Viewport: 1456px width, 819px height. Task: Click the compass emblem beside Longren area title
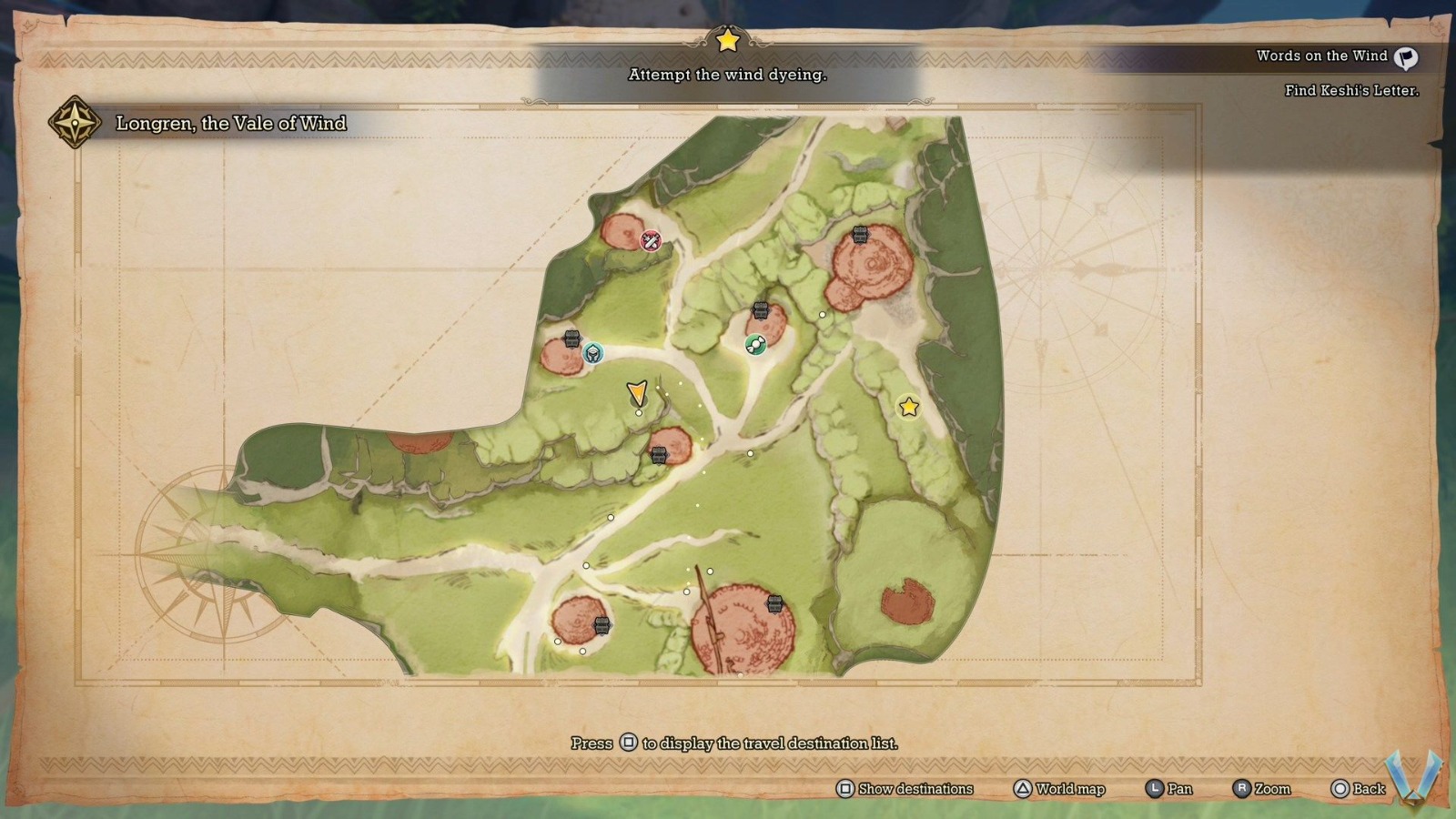pyautogui.click(x=75, y=122)
